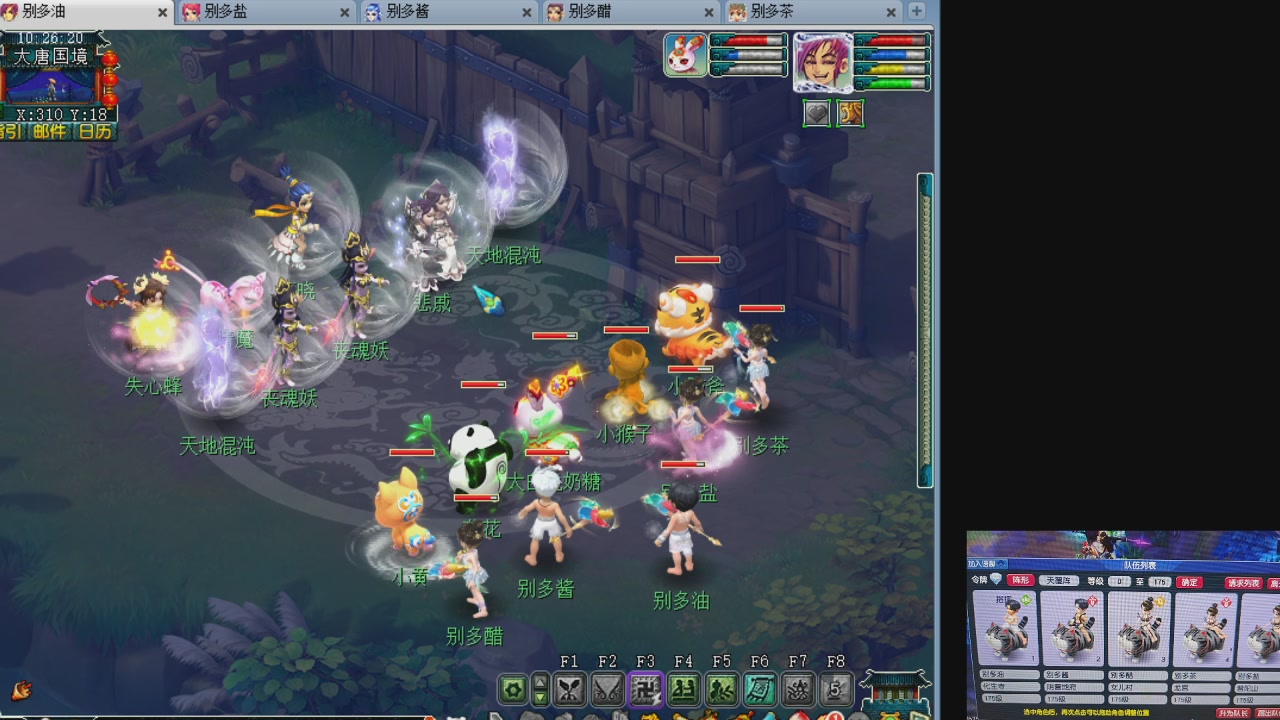The image size is (1280, 720).
Task: Click the 日历 calendar icon at top left
Action: pyautogui.click(x=94, y=131)
